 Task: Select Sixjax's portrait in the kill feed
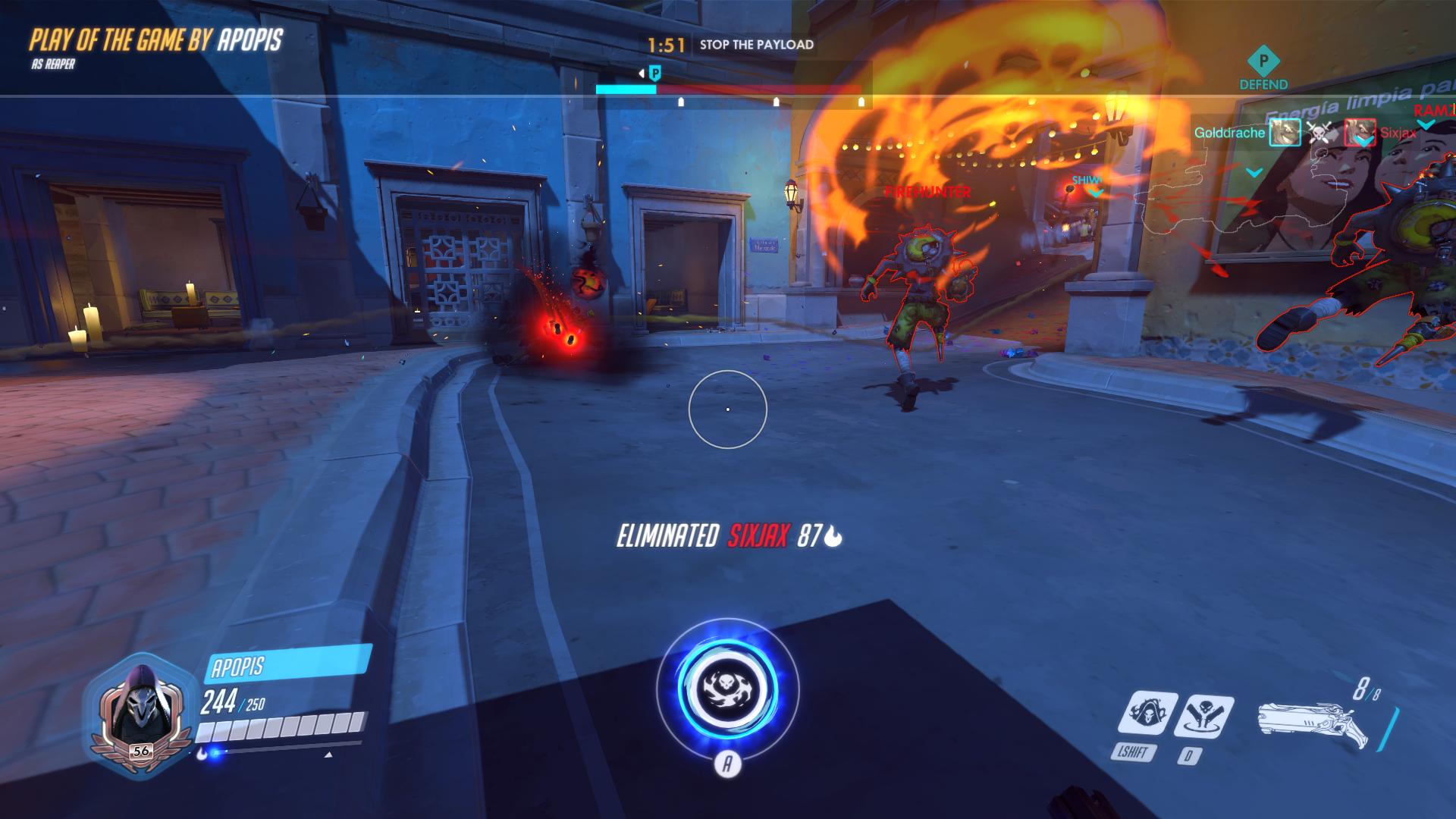(1359, 133)
